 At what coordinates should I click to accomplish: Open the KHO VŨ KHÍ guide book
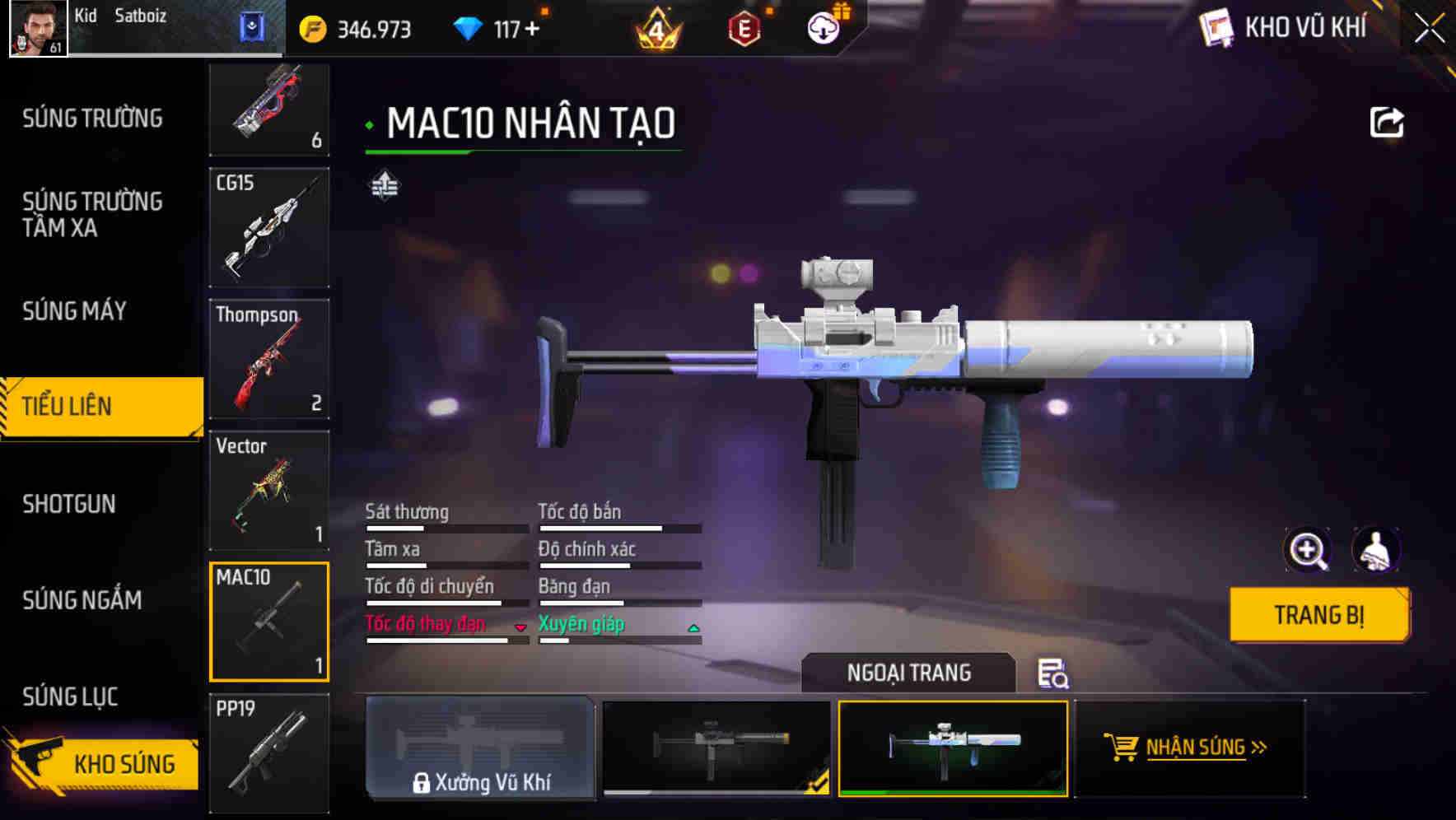point(1285,28)
